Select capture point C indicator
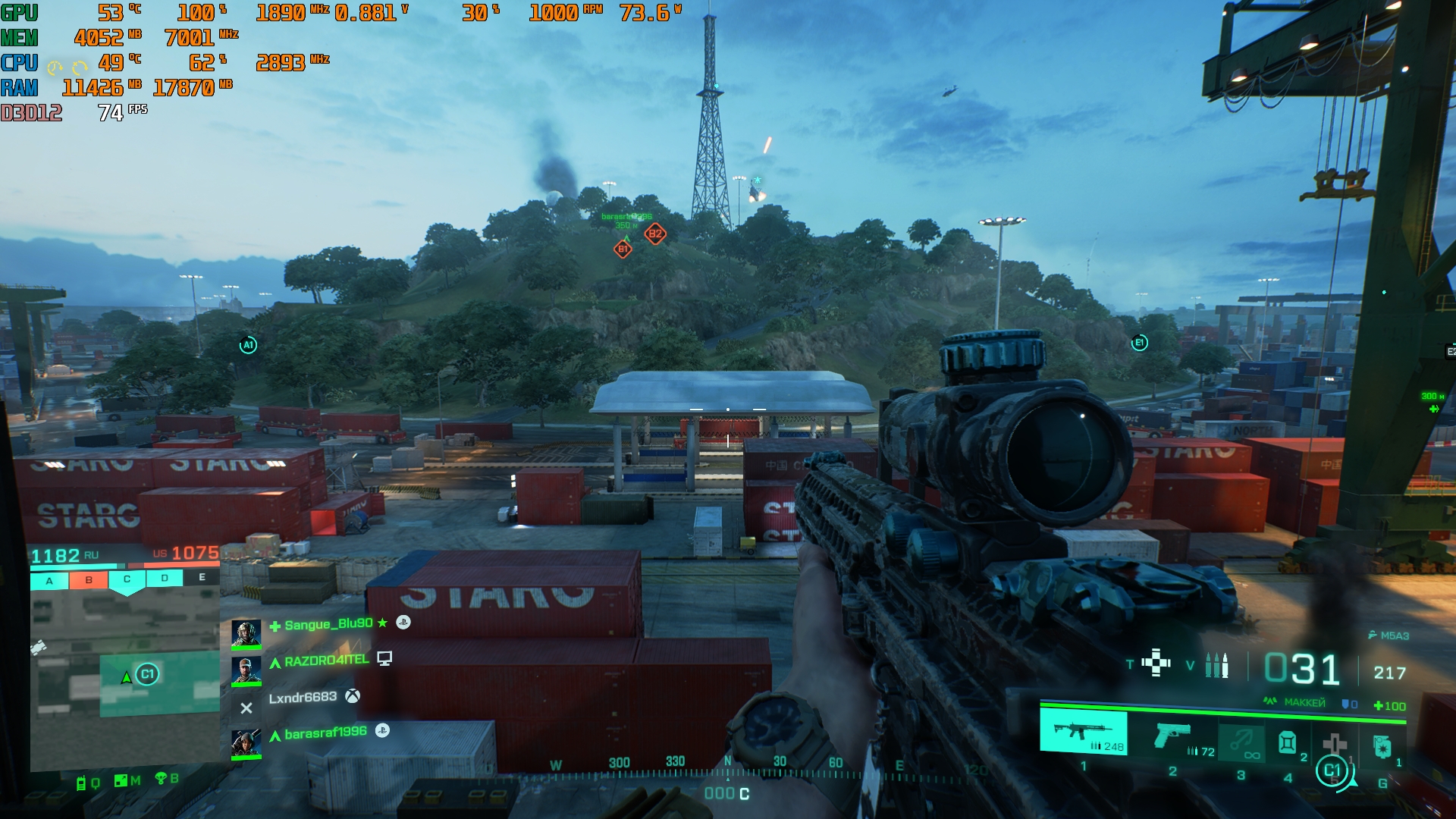 click(127, 580)
